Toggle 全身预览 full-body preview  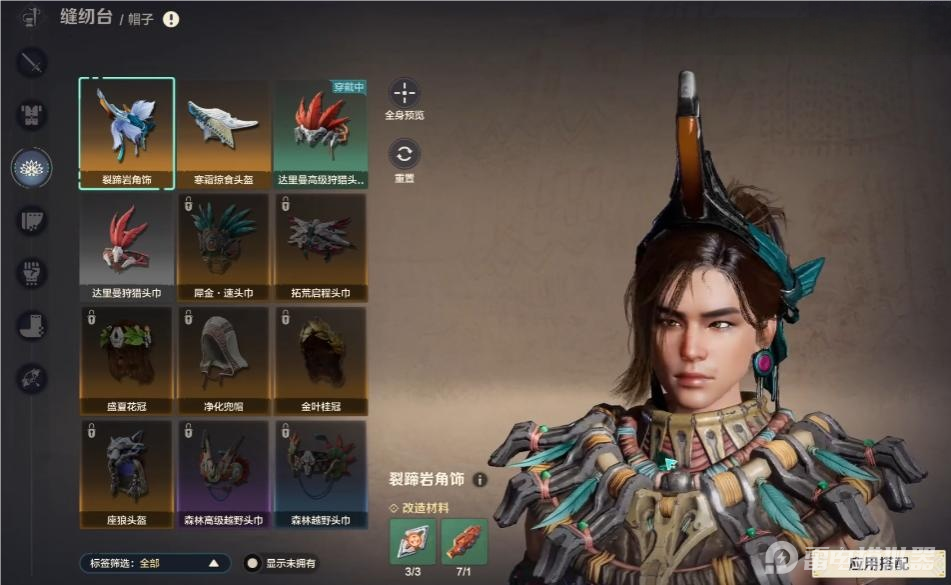[404, 94]
